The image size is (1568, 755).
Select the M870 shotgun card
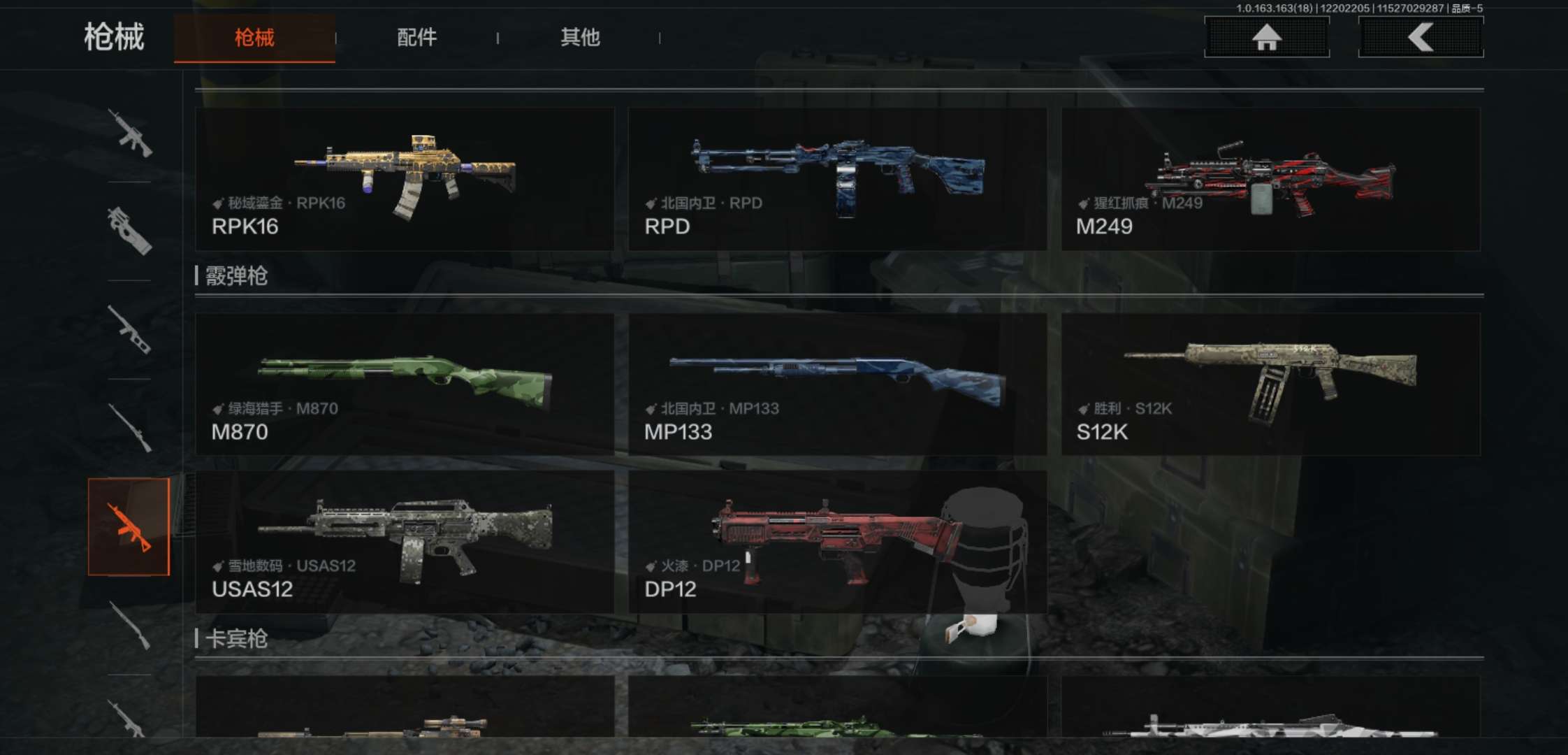(405, 384)
